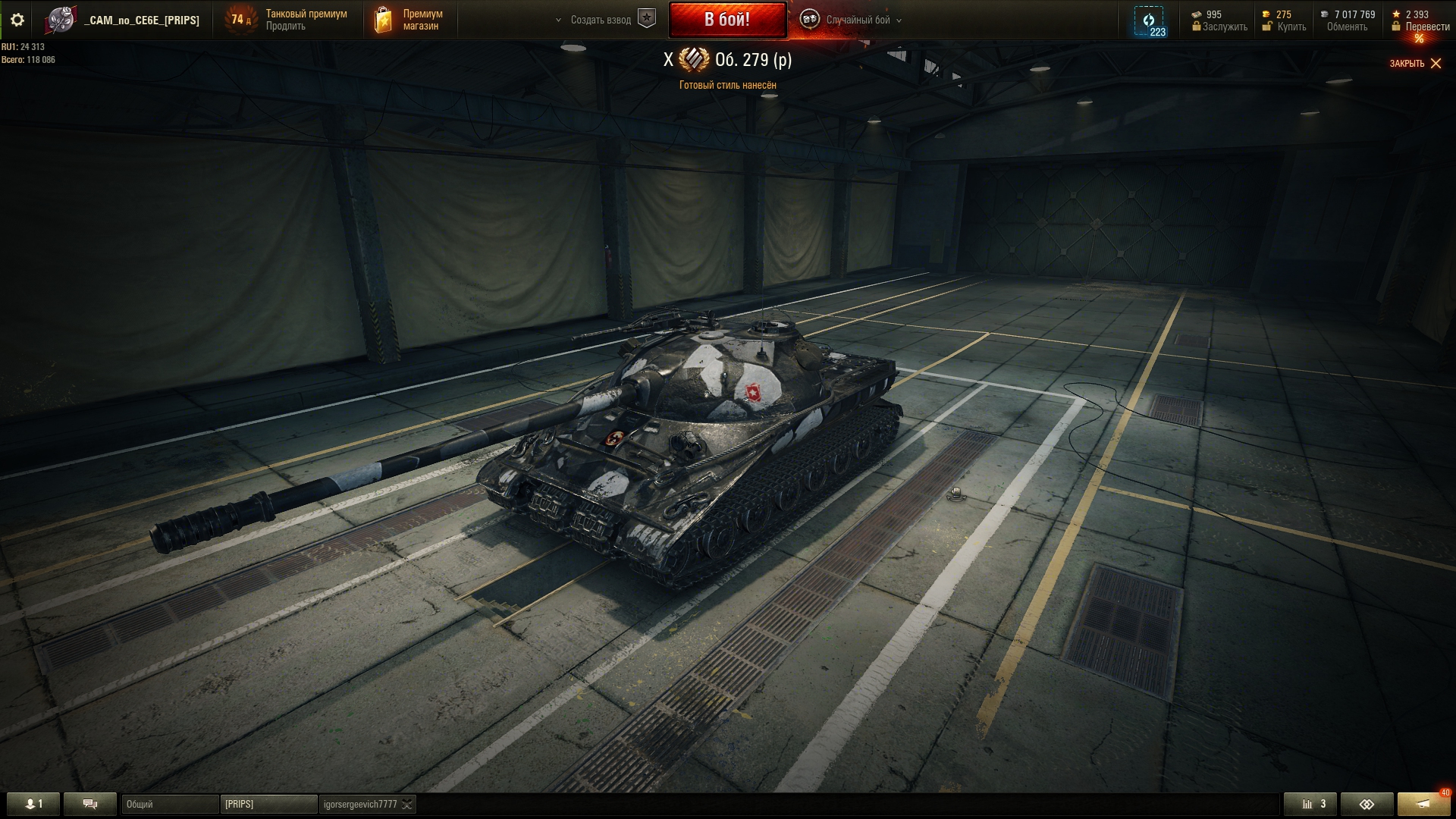Open the Случайный бой mode dropdown
Screen dimensions: 1456x819
[x=857, y=20]
